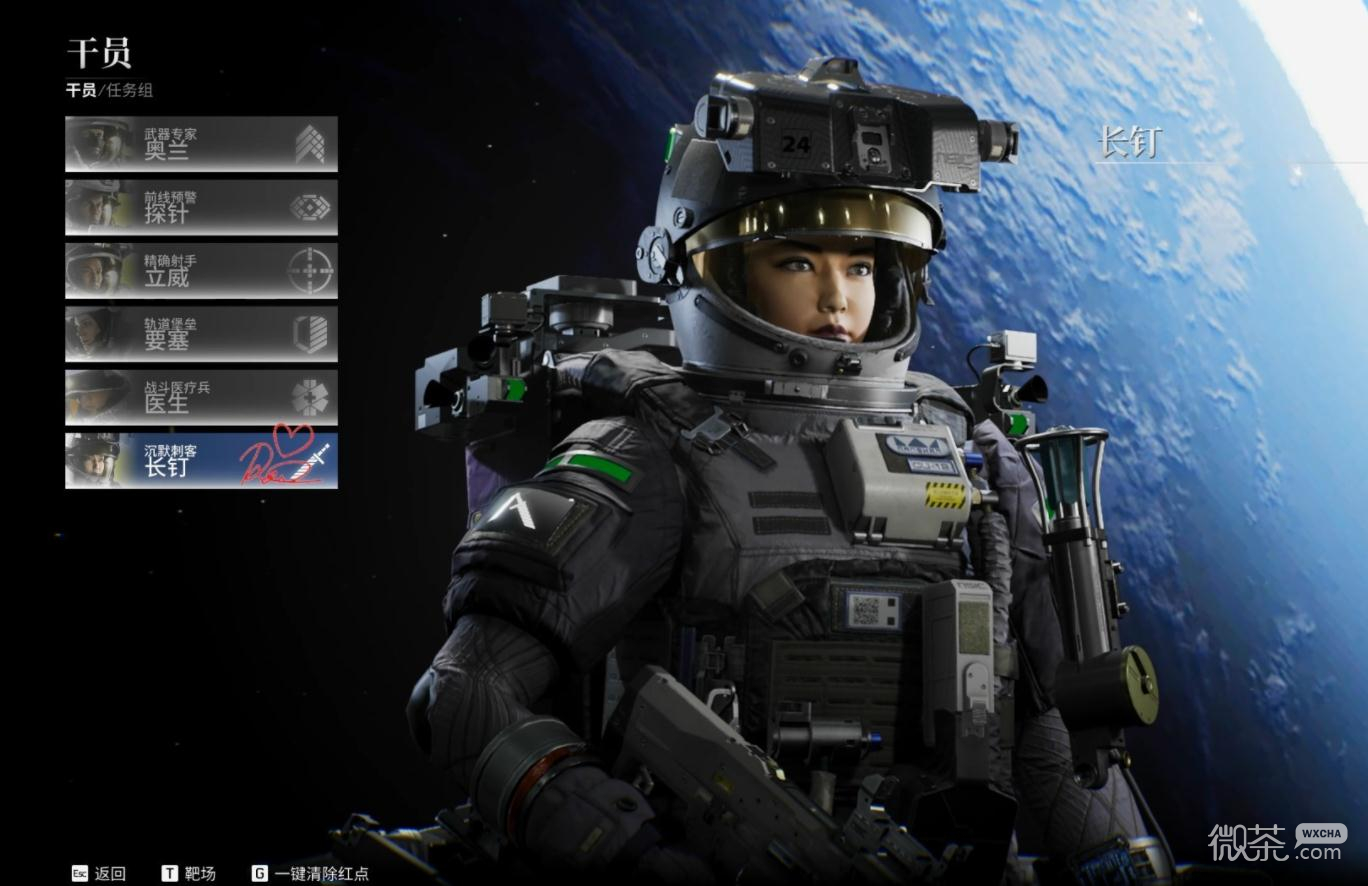The image size is (1368, 886).
Task: Open the 干员 sub-tab
Action: click(x=80, y=90)
